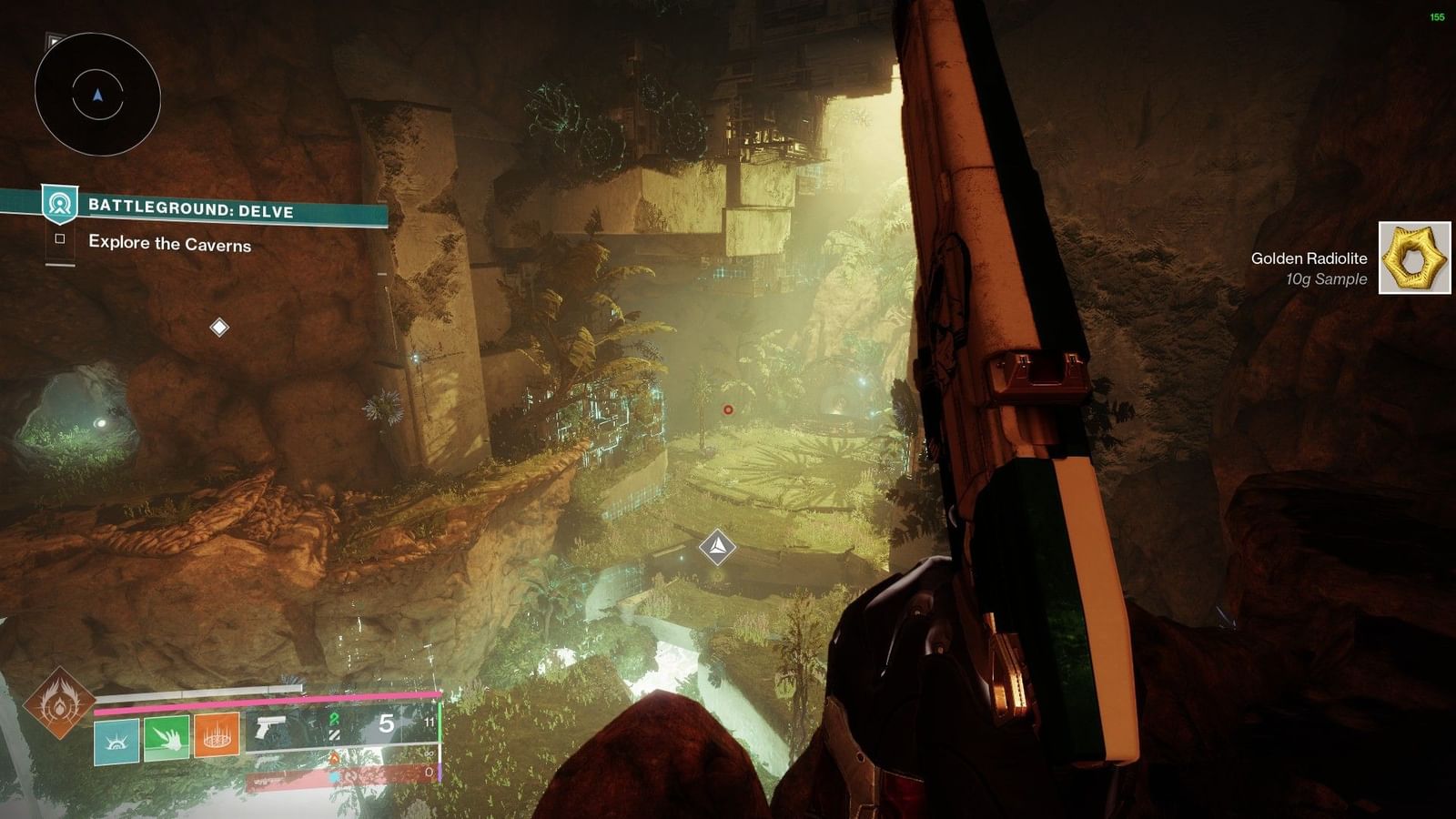Click the orange grenade ability icon
Image resolution: width=1456 pixels, height=819 pixels.
(216, 736)
